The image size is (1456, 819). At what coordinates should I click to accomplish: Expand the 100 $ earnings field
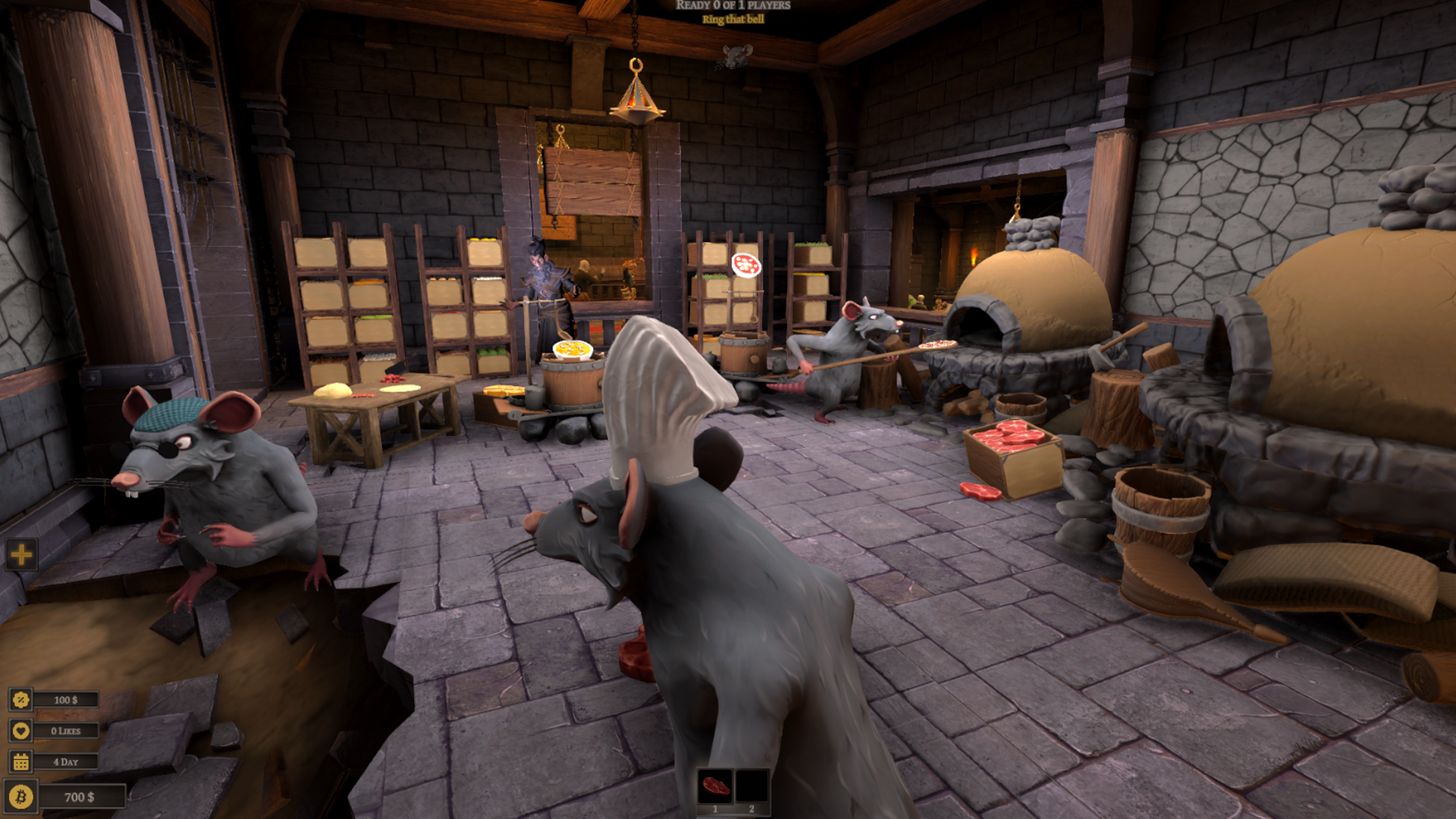coord(67,699)
